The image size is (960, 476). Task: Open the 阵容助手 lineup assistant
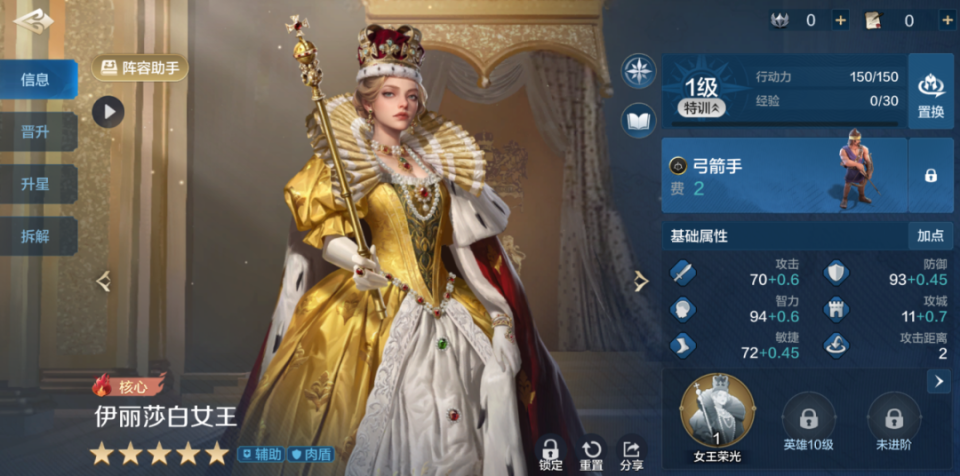click(140, 68)
